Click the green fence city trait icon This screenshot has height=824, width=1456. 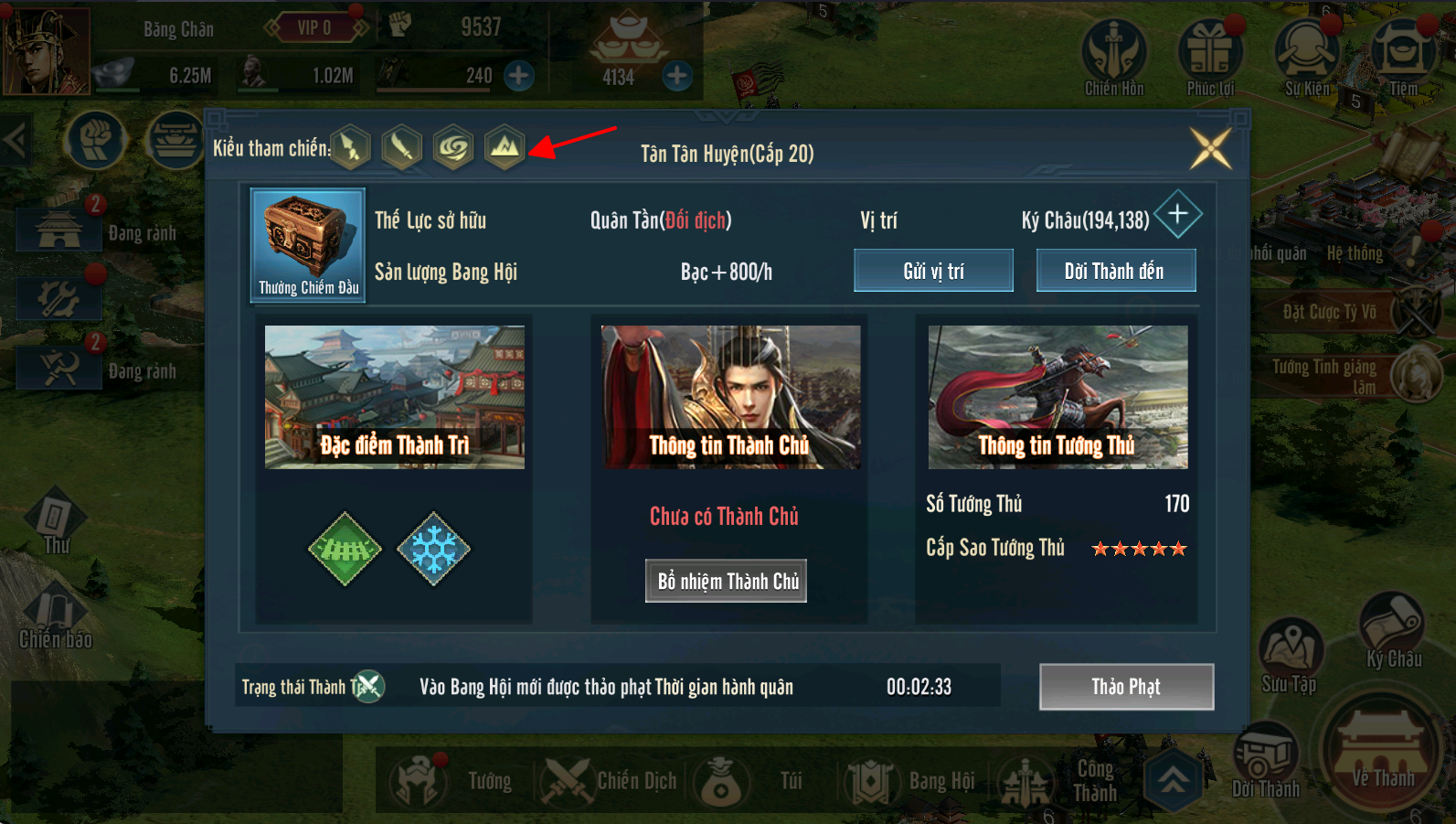pos(345,549)
